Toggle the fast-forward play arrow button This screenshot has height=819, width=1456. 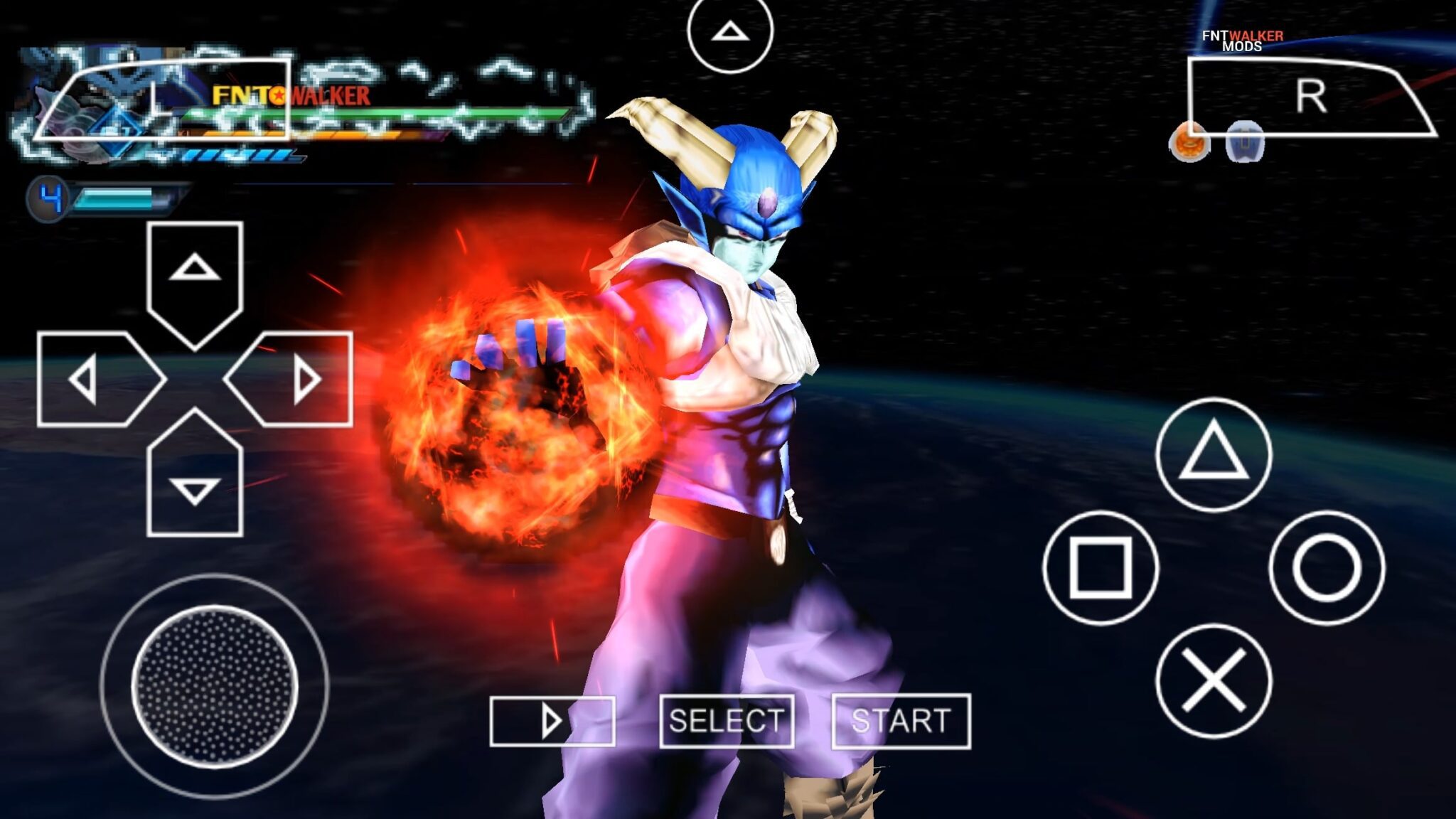552,721
